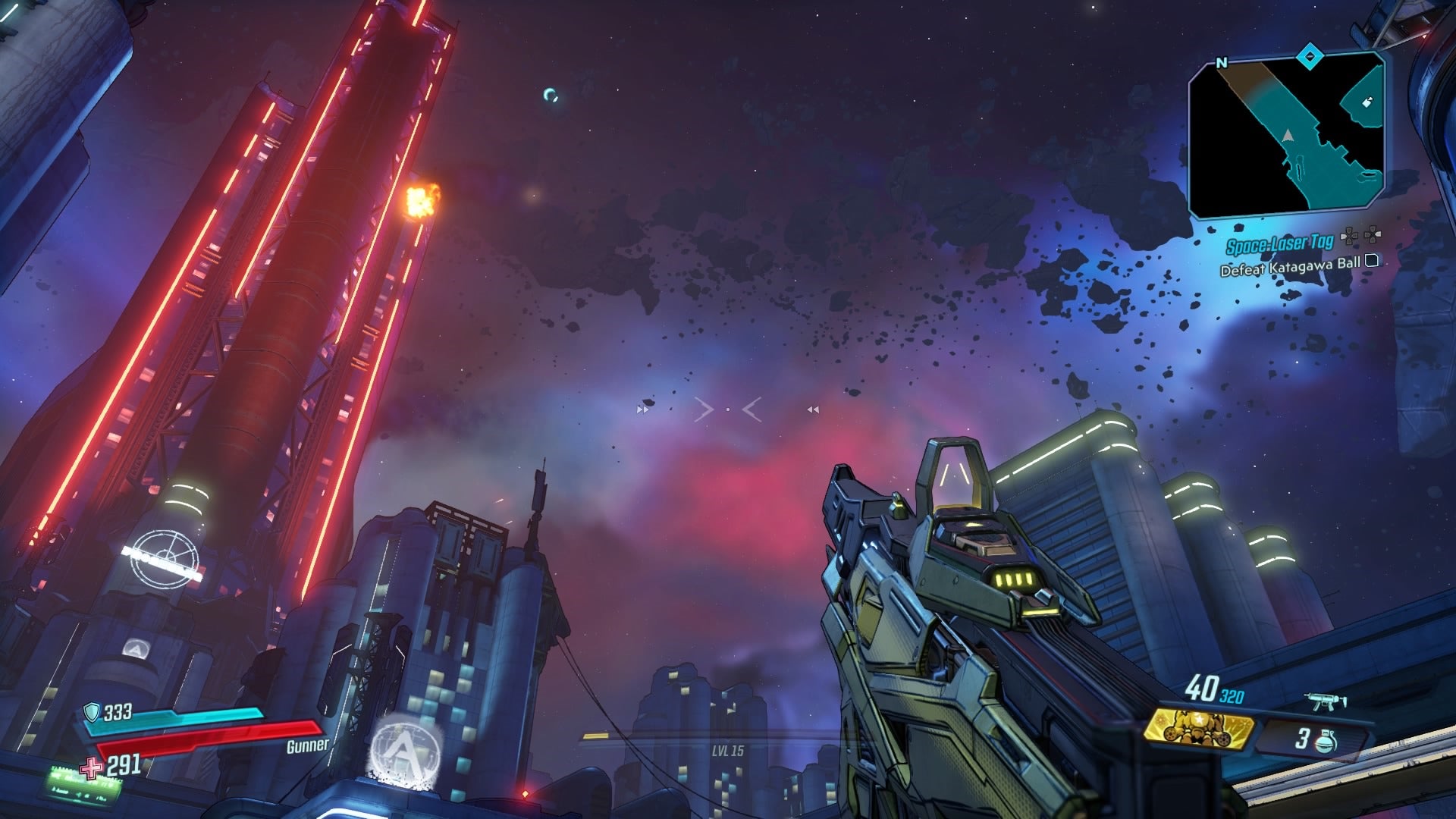Select the SMG weapon icon near the ammo count
Viewport: 1456px width, 819px height.
point(1324,701)
